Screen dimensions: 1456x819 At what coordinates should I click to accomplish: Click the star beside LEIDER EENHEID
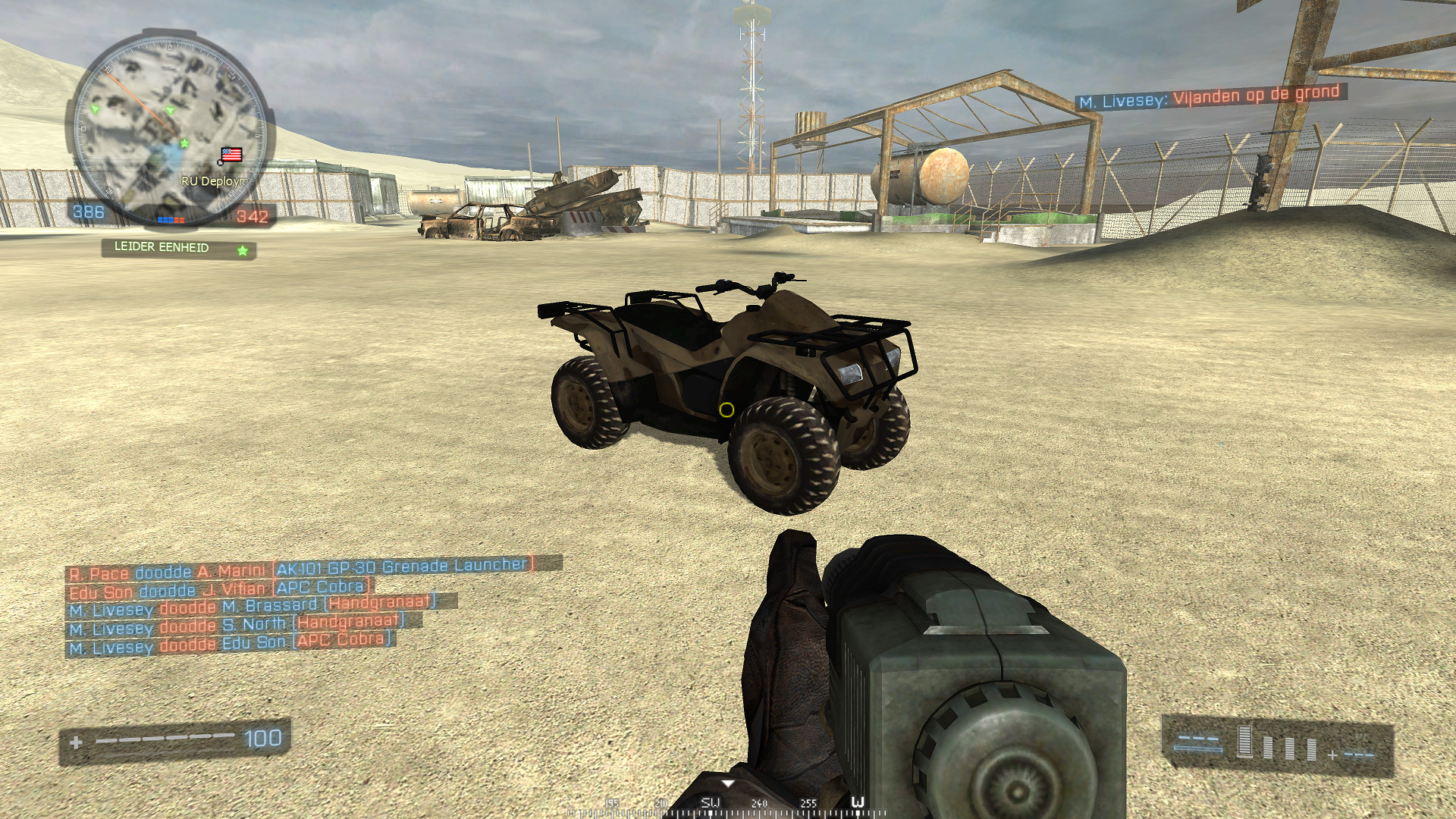point(243,251)
